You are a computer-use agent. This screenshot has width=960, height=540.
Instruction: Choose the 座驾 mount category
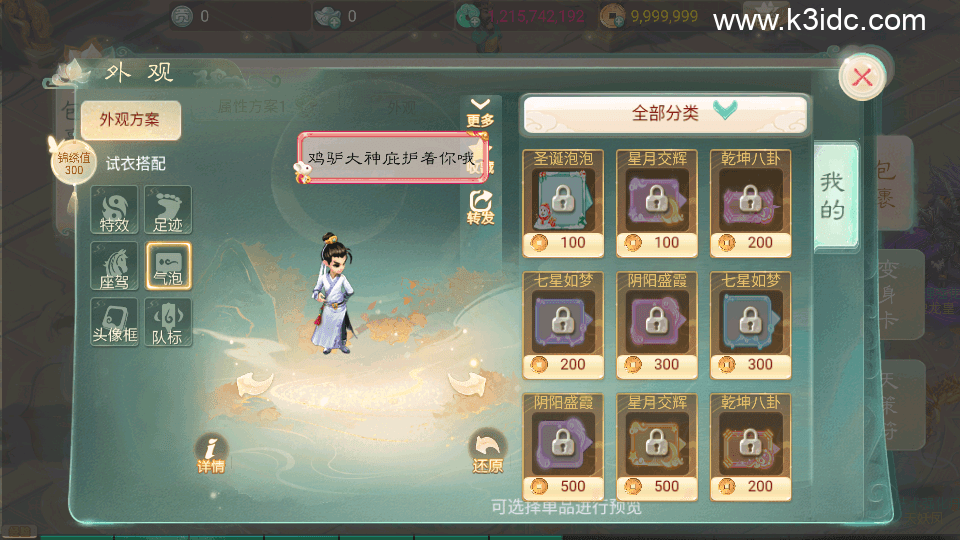114,267
